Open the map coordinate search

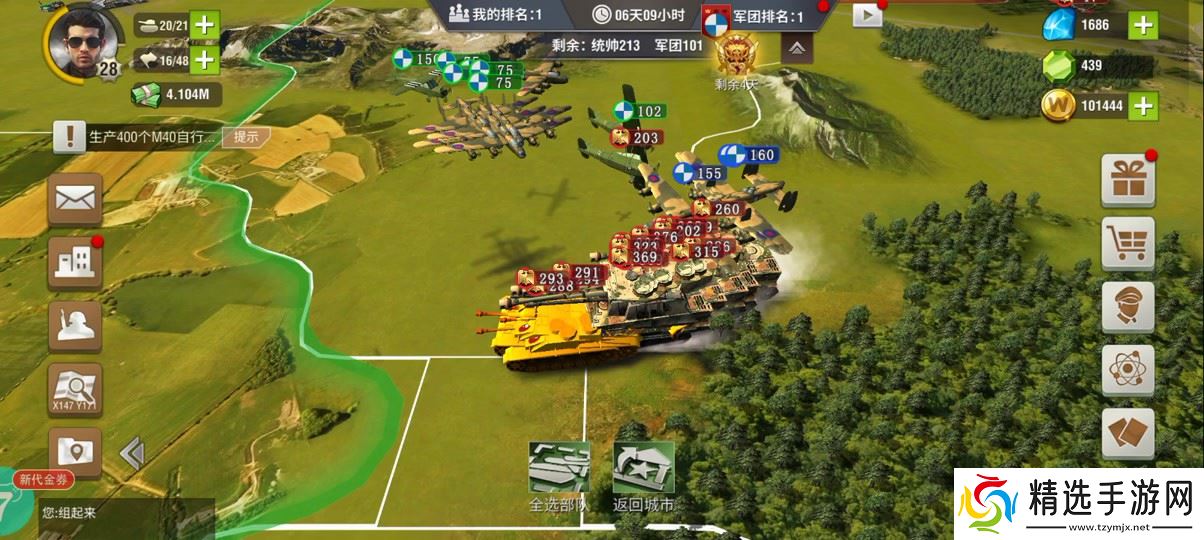(75, 390)
